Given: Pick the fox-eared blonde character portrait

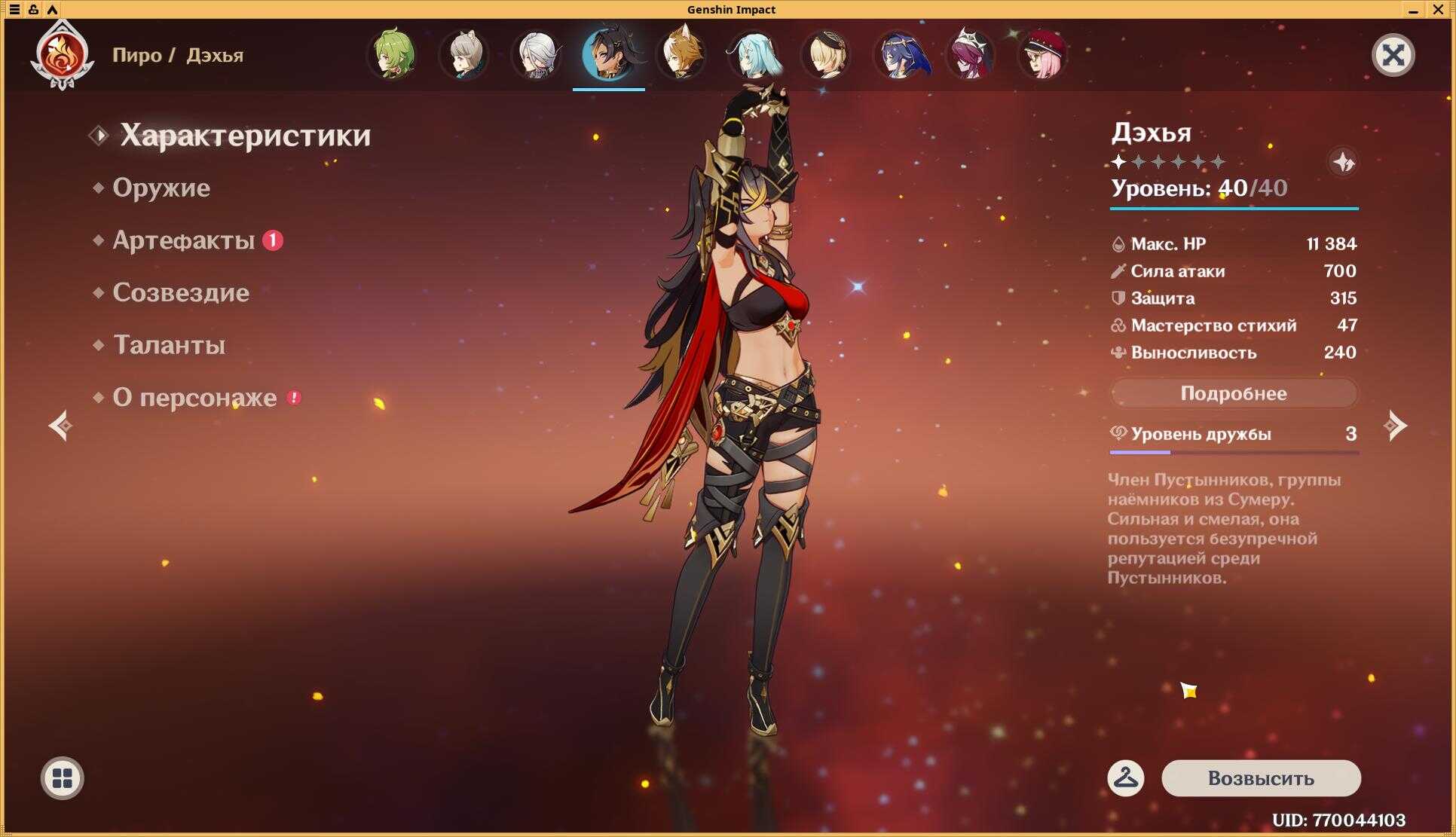Looking at the screenshot, I should (x=681, y=55).
